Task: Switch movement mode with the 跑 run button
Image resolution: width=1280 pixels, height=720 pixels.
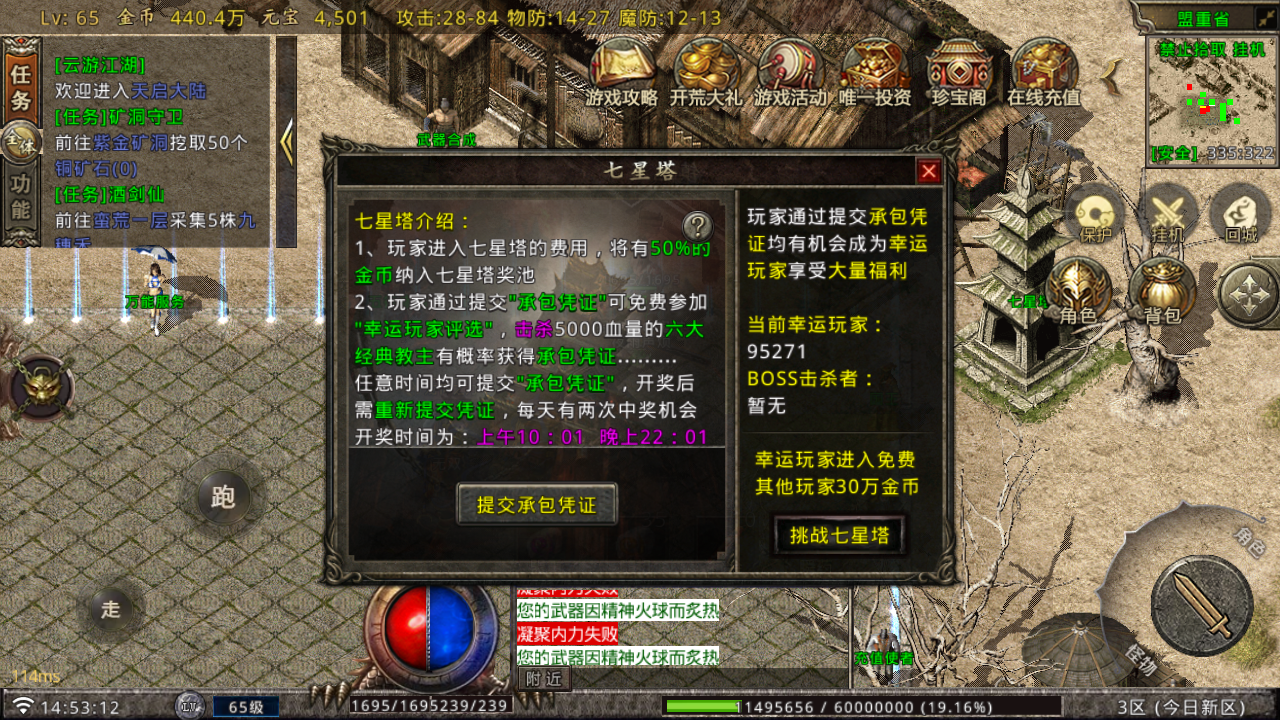Action: pyautogui.click(x=221, y=496)
